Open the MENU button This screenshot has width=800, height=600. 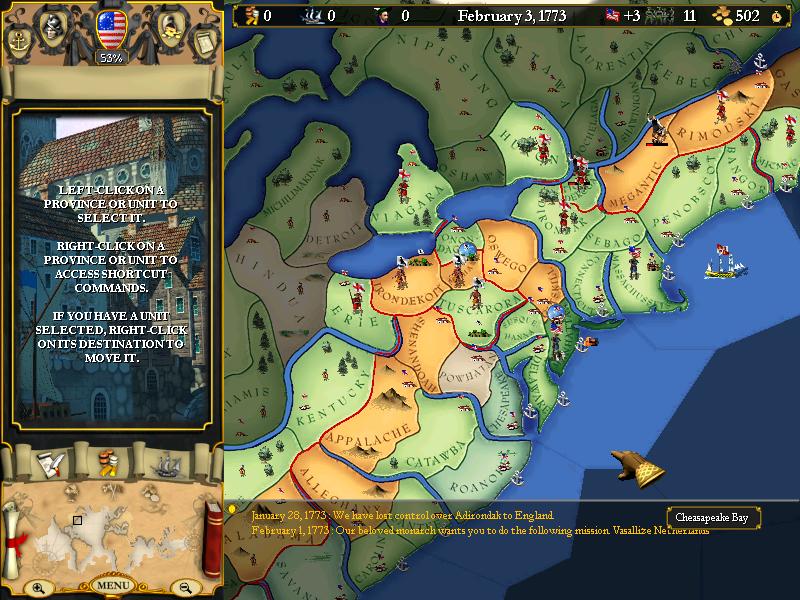[x=111, y=585]
